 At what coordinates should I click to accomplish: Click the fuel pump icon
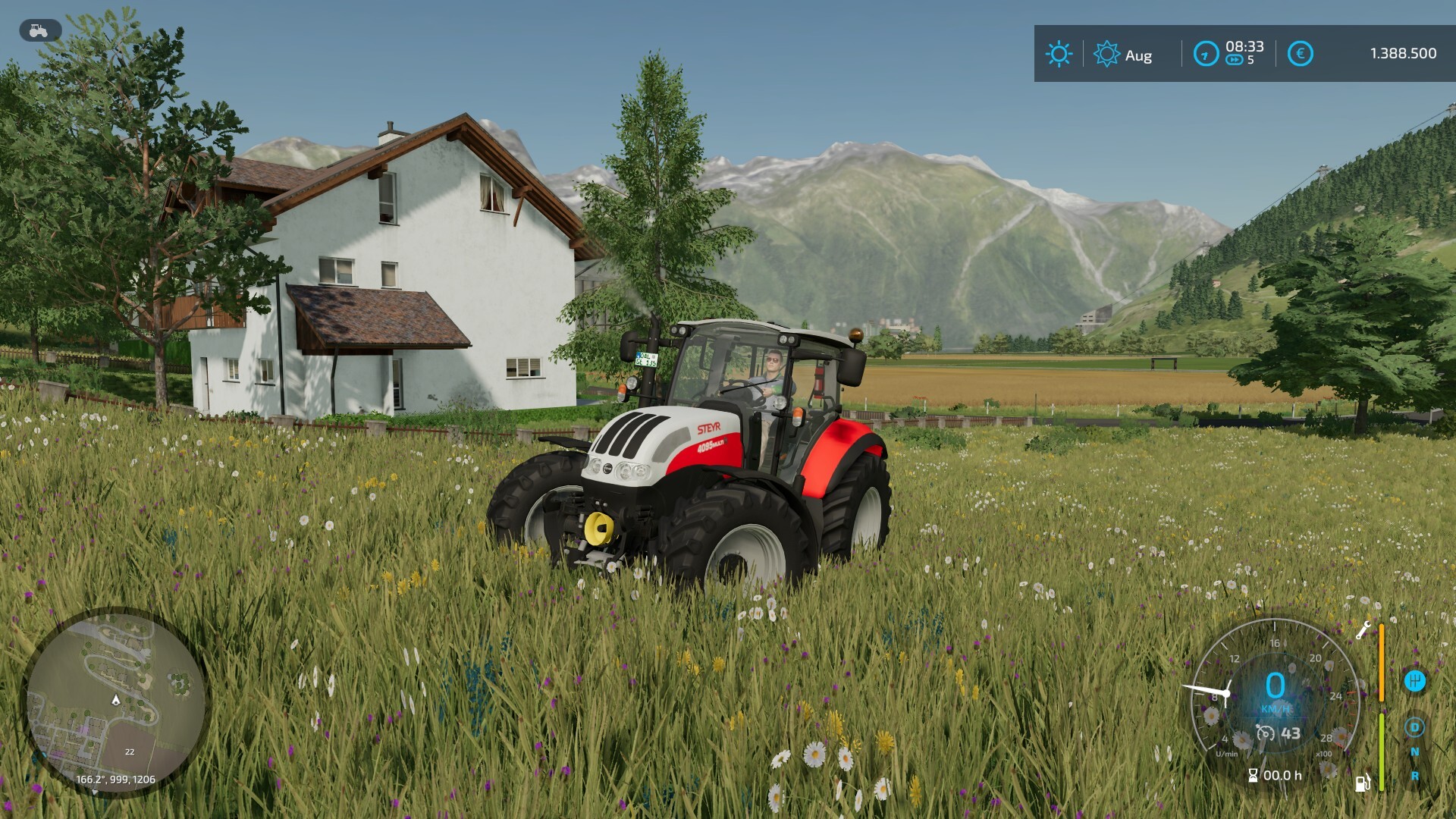(1363, 782)
